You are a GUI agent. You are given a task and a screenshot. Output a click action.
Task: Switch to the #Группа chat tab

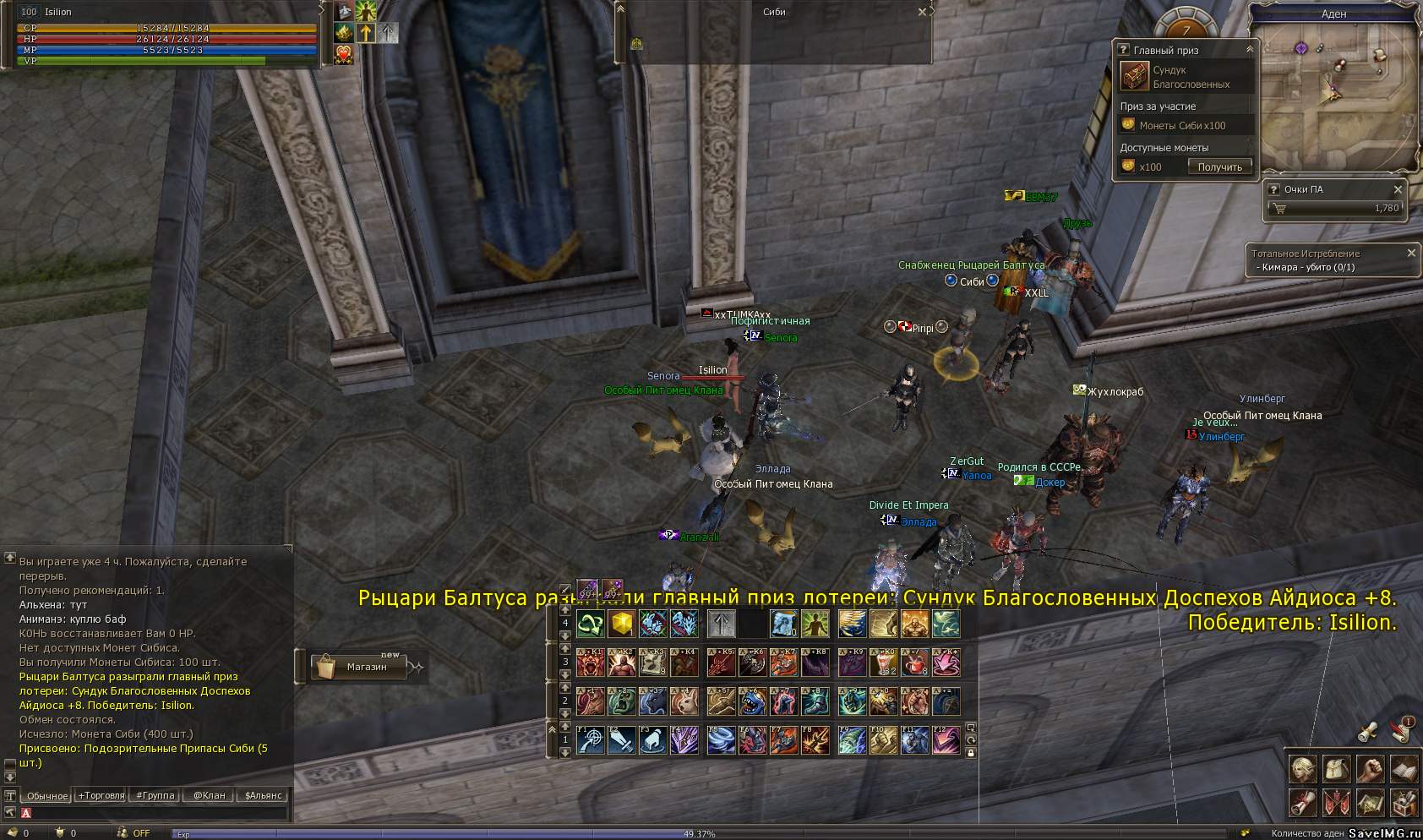(155, 795)
